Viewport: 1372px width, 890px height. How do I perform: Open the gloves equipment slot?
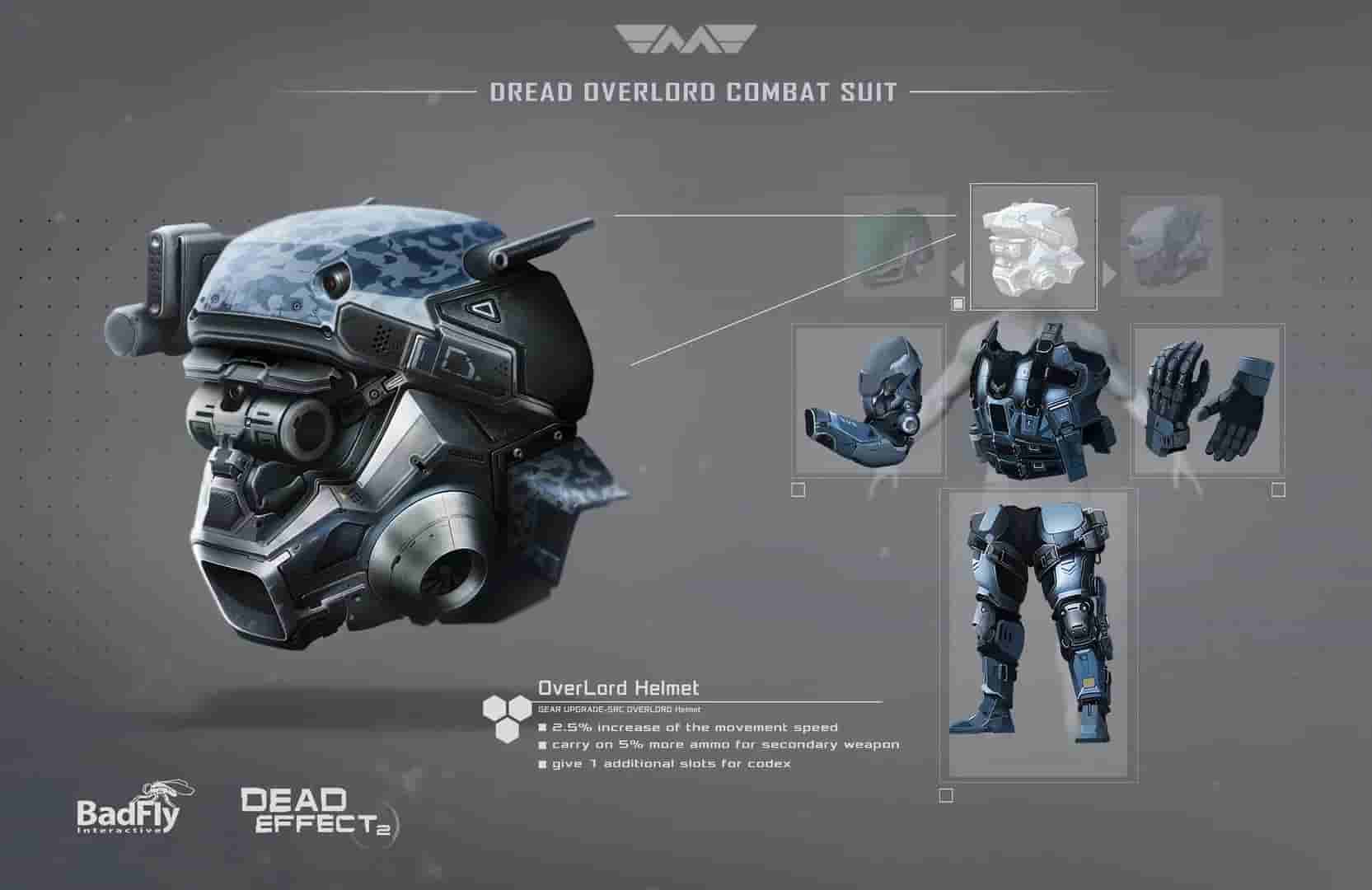pyautogui.click(x=1207, y=400)
